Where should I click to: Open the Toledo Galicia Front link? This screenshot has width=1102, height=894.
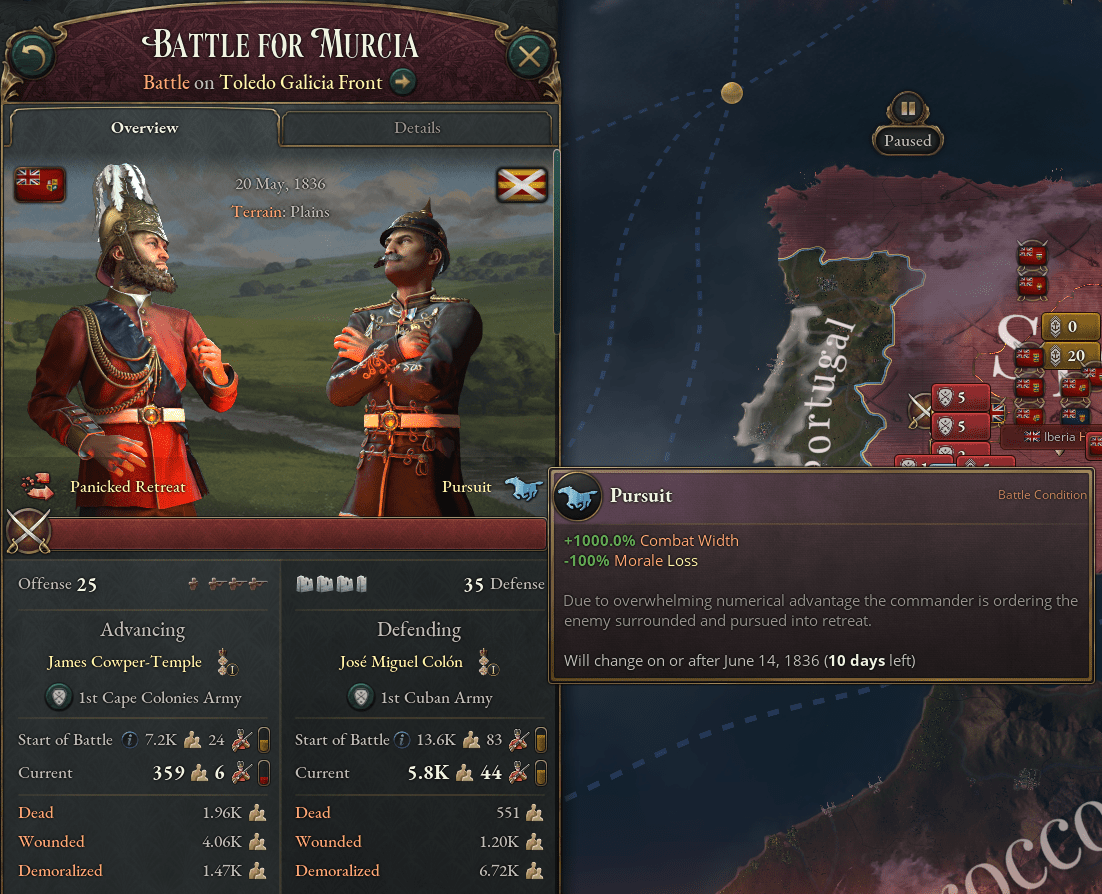[x=301, y=82]
